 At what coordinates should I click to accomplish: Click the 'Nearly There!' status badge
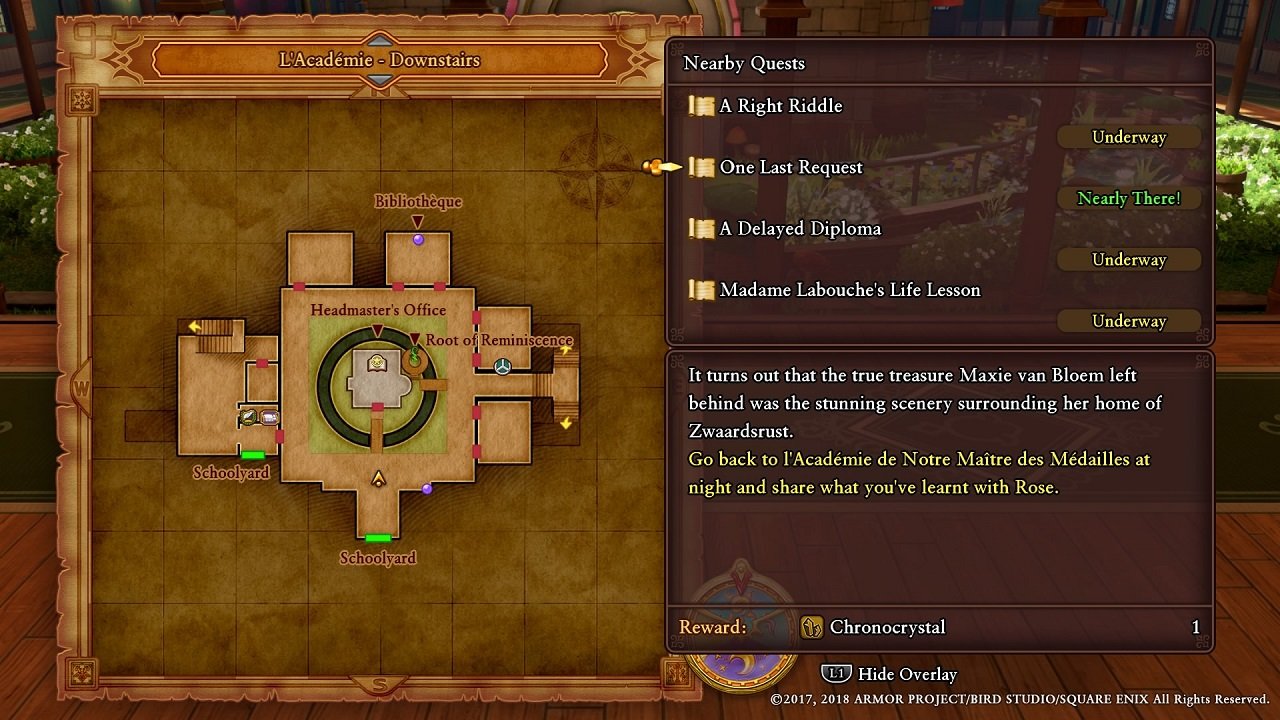pyautogui.click(x=1128, y=198)
